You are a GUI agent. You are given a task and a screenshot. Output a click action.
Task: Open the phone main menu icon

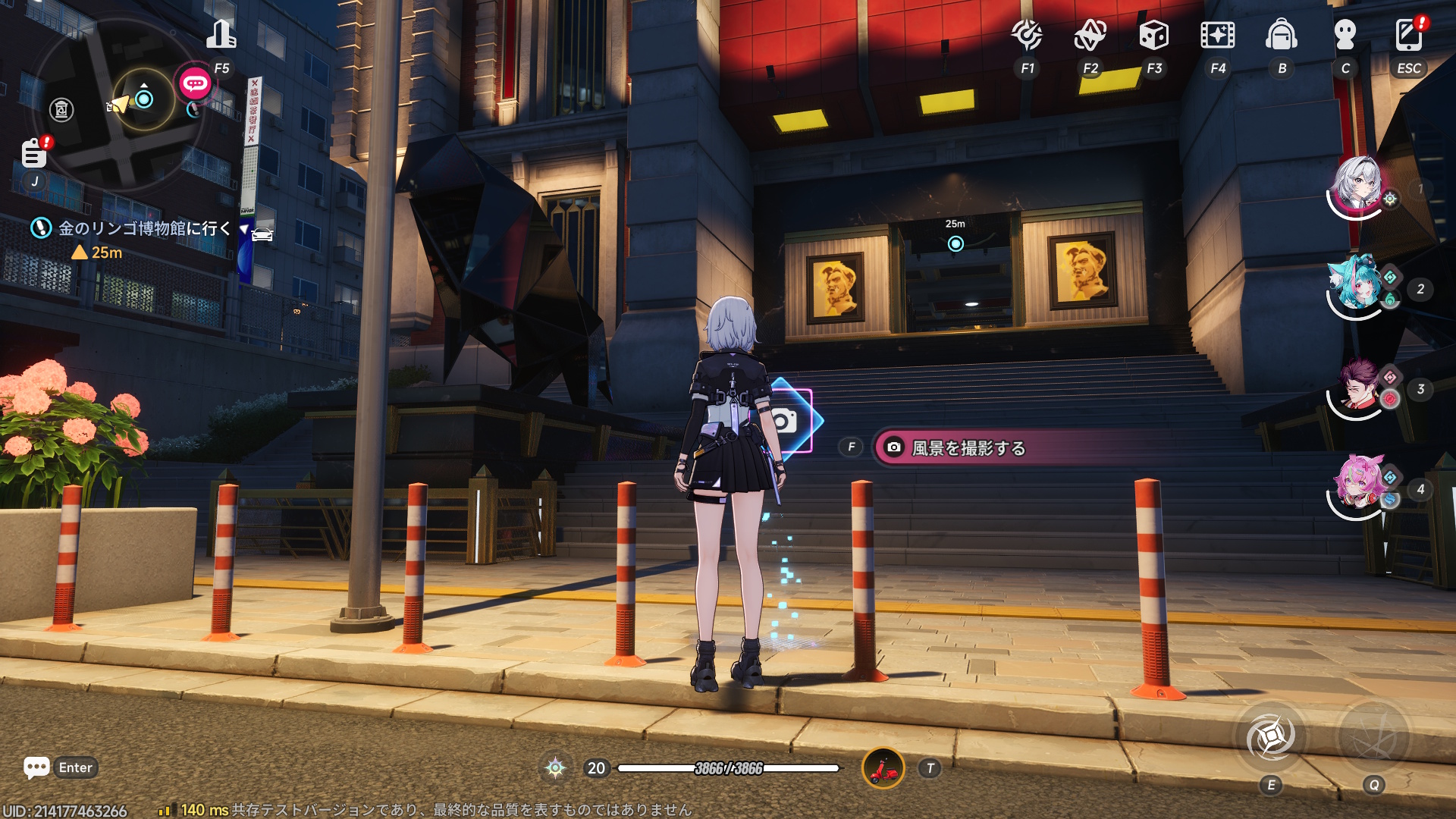click(x=1408, y=35)
